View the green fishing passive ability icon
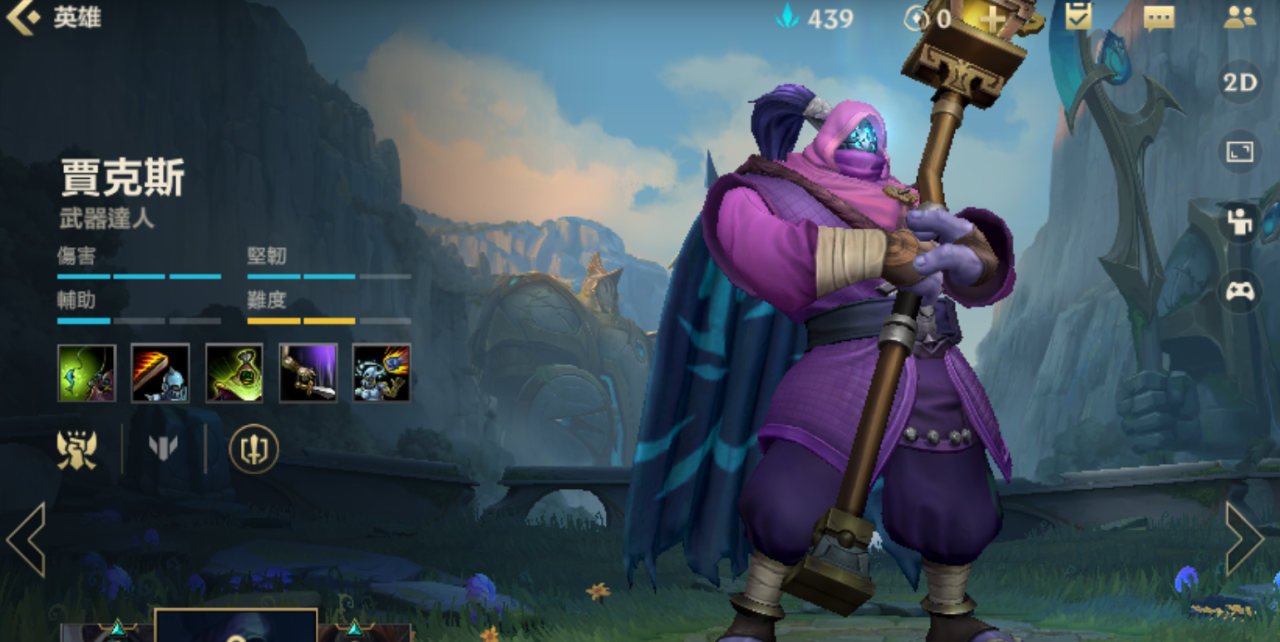The image size is (1280, 642). [x=87, y=373]
